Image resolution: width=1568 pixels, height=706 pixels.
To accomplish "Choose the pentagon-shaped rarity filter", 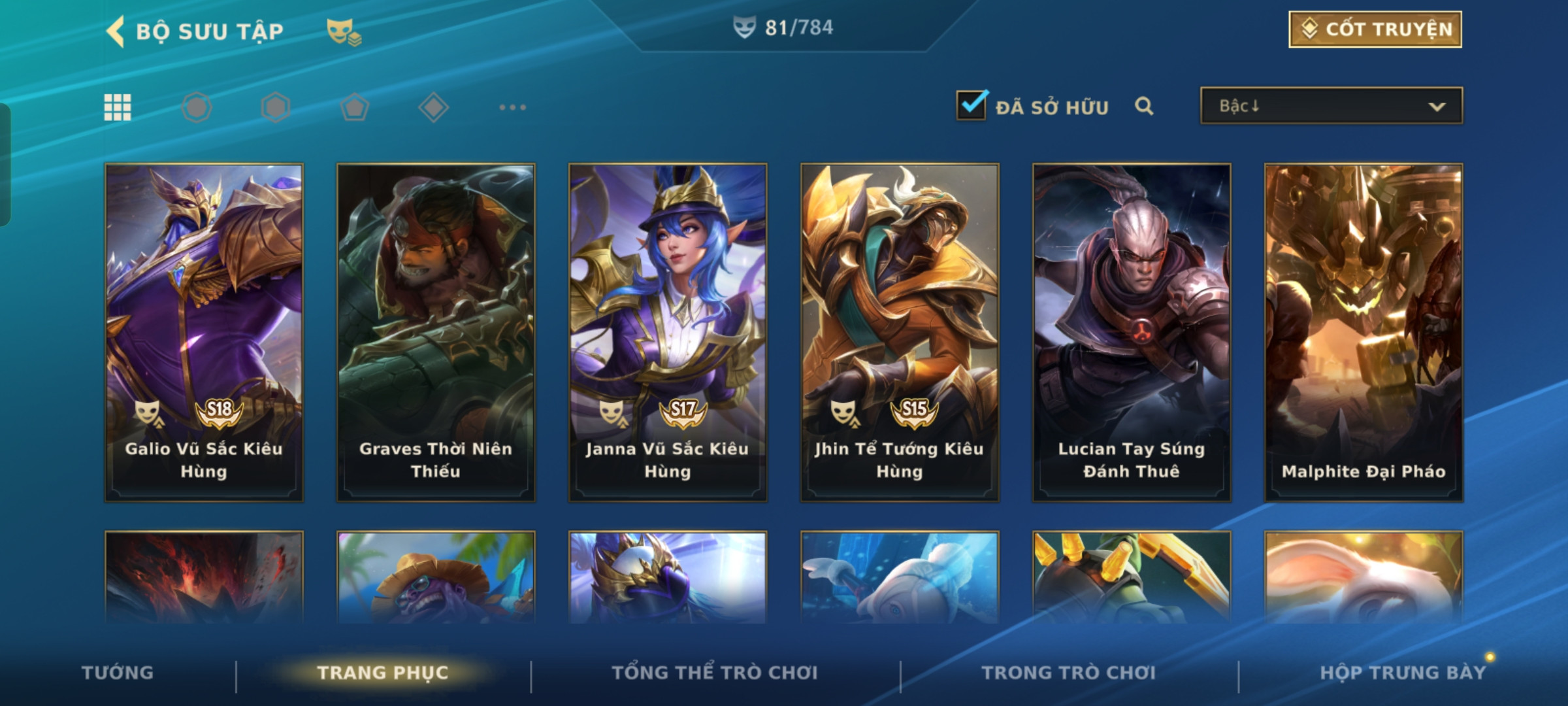I will click(355, 107).
